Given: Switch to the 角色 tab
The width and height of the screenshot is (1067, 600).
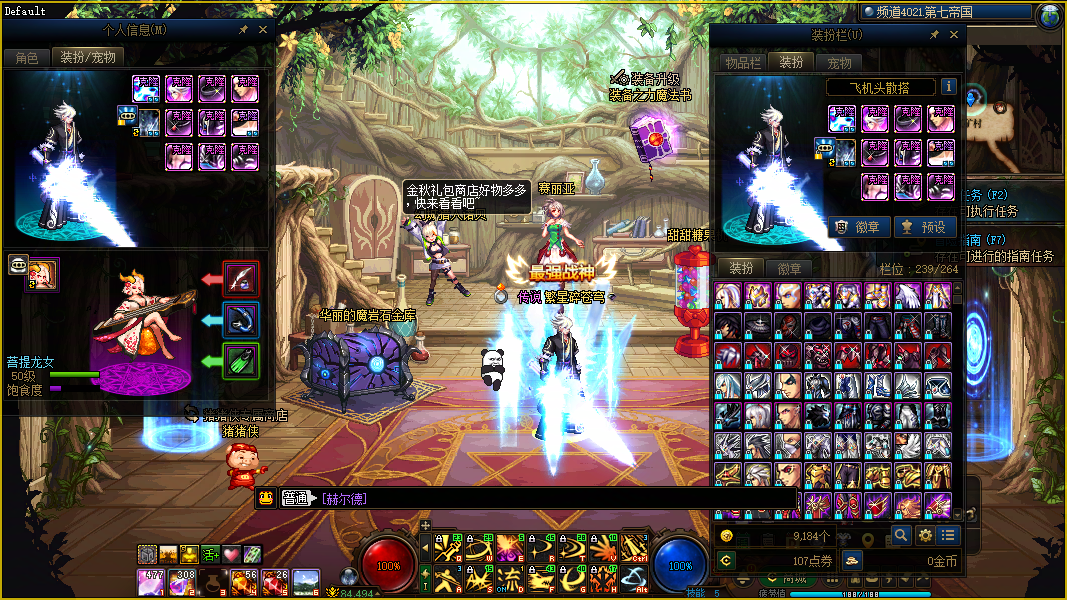Looking at the screenshot, I should (x=27, y=58).
